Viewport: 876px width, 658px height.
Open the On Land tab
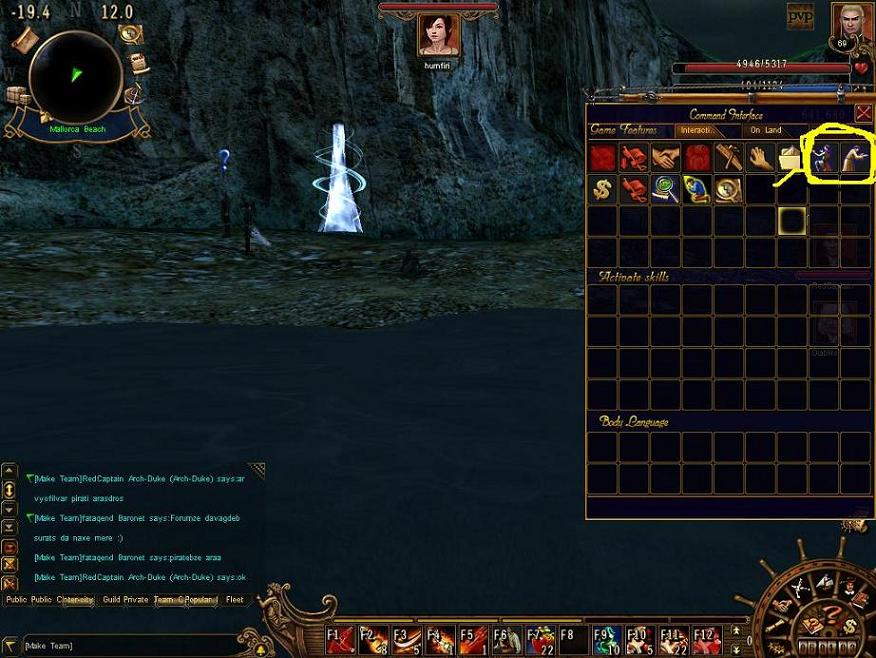tap(766, 130)
